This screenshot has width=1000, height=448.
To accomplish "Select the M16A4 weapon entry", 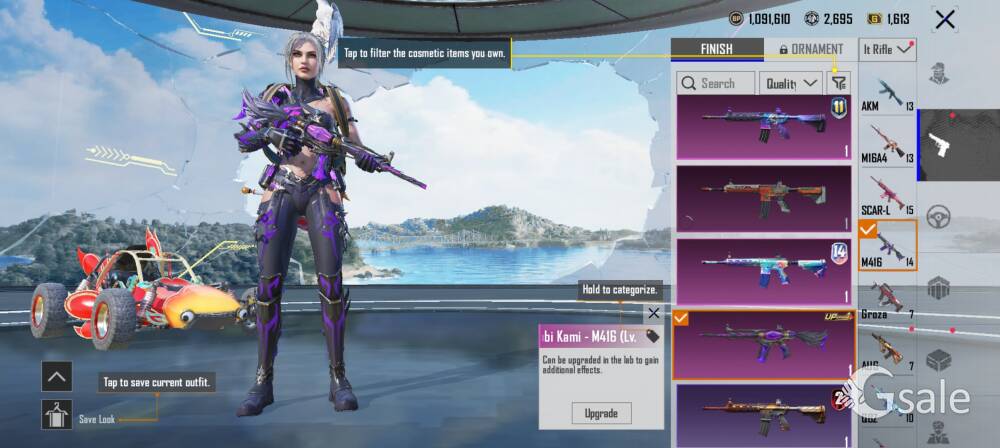I will [887, 144].
